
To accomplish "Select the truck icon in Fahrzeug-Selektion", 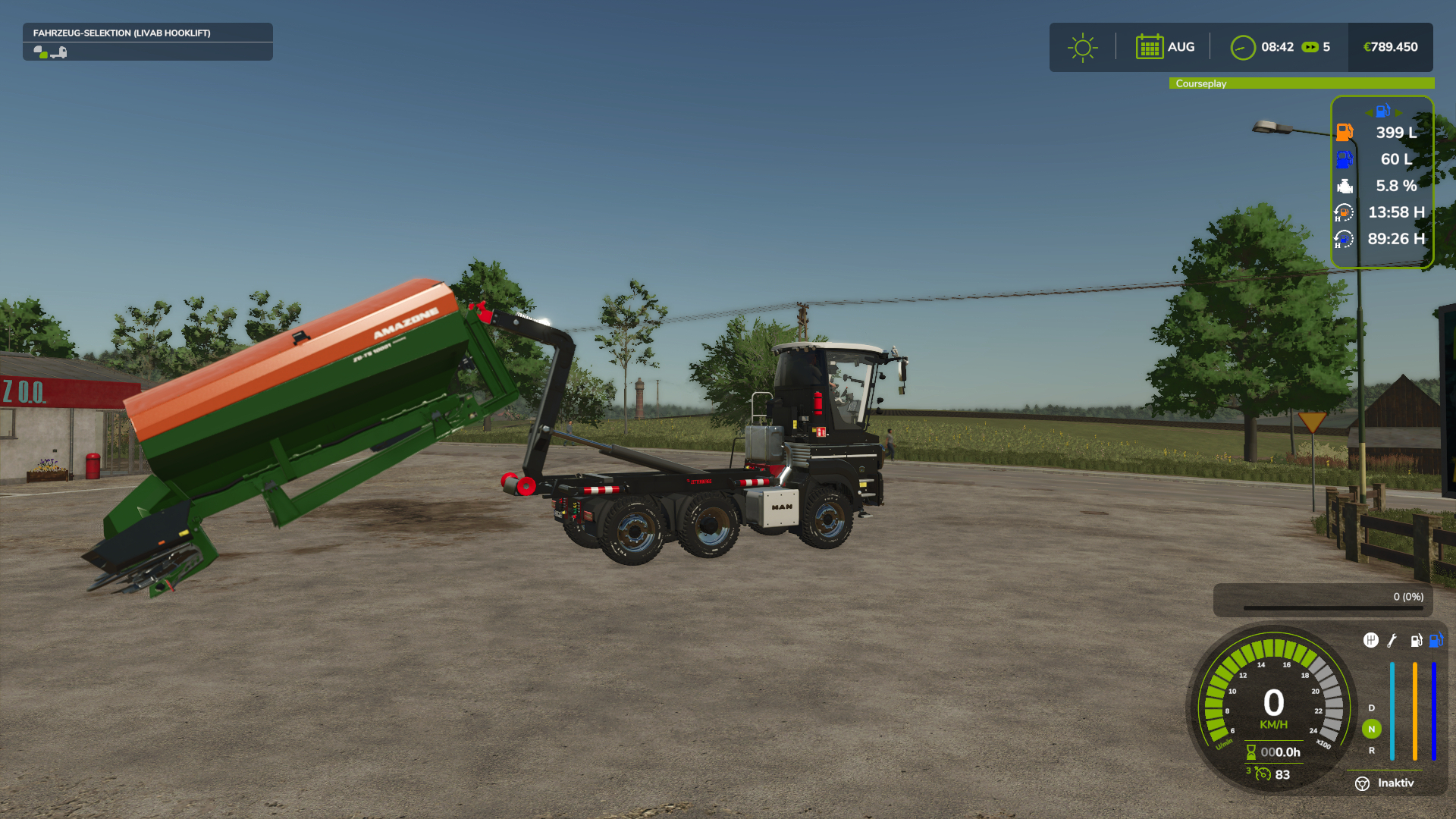I will [58, 52].
